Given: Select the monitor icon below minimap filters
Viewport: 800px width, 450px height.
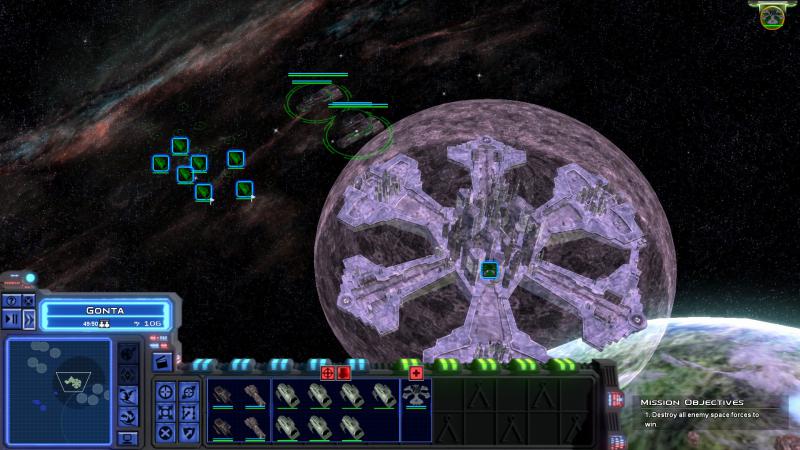Looking at the screenshot, I should [128, 438].
